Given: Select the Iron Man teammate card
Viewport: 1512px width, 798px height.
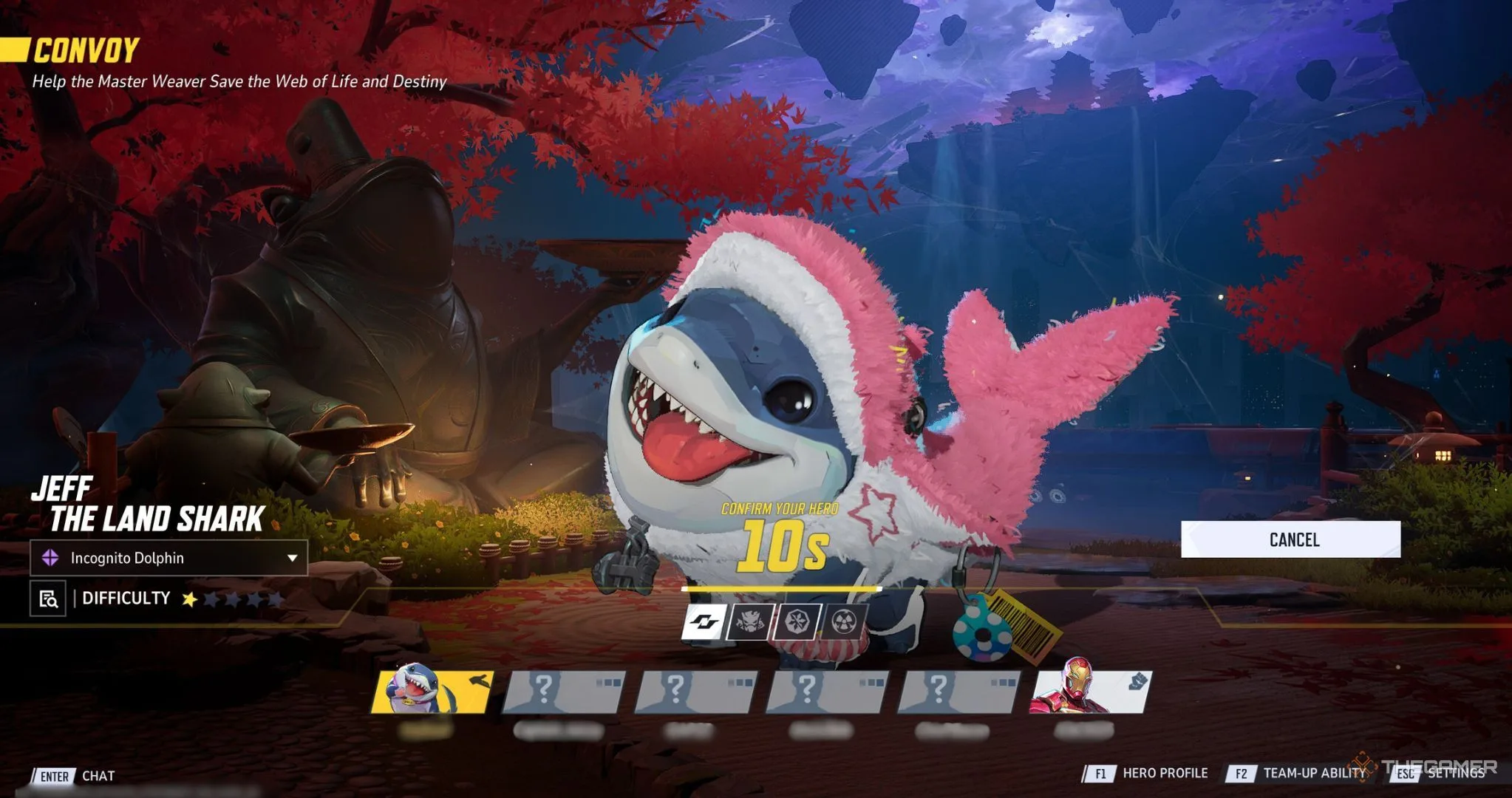Looking at the screenshot, I should [1089, 692].
